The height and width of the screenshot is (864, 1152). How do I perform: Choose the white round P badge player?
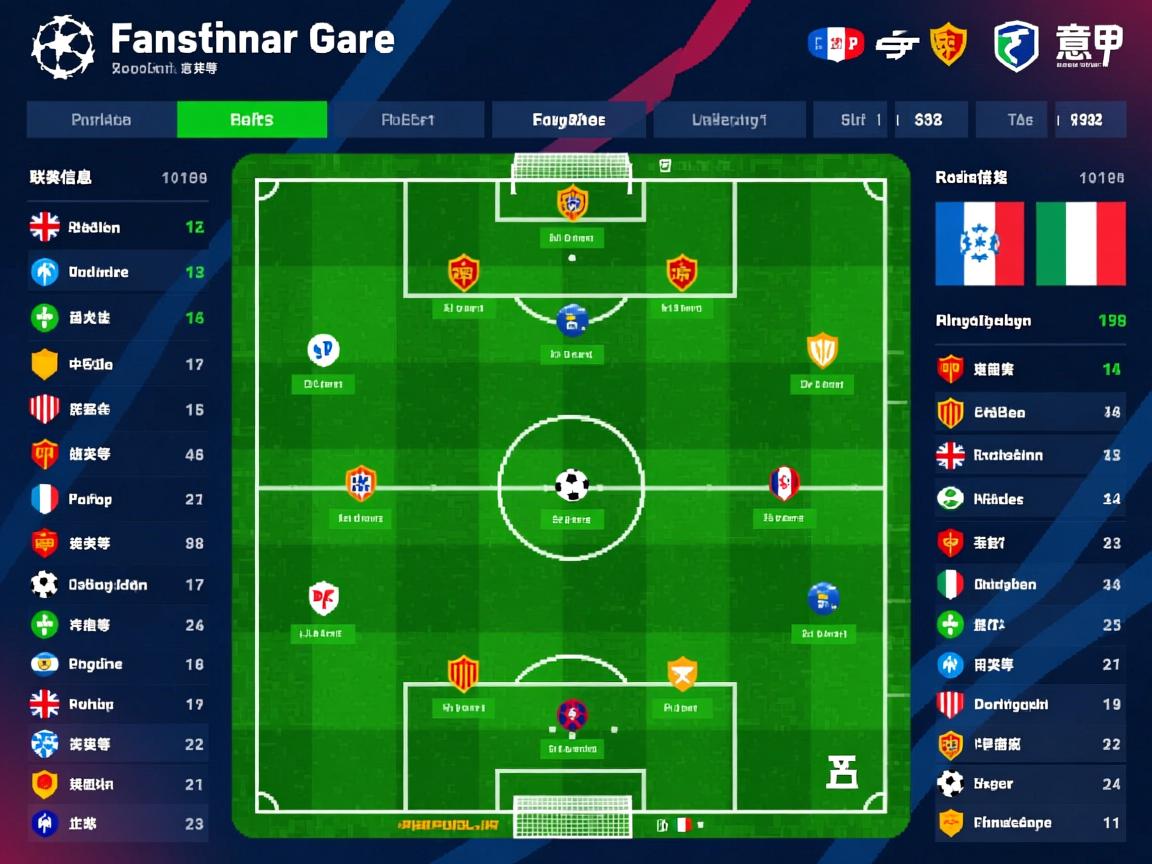pos(322,350)
